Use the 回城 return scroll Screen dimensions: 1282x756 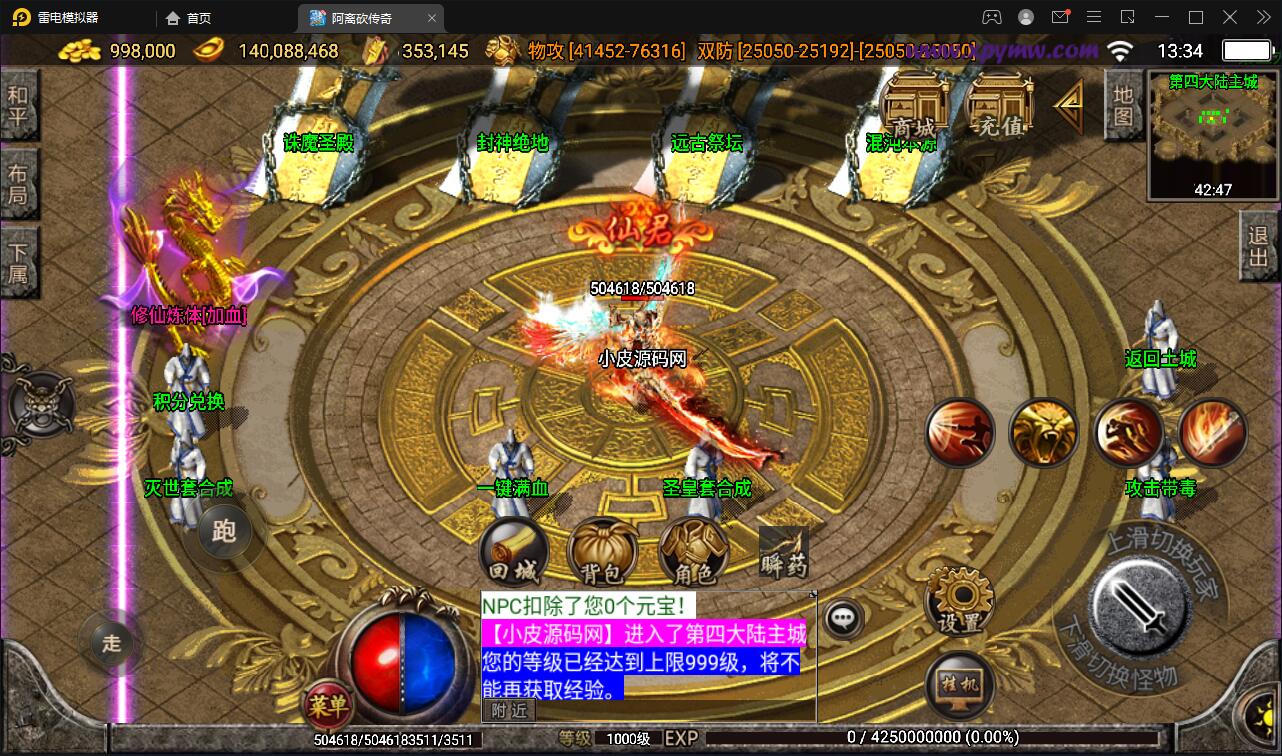pos(514,553)
